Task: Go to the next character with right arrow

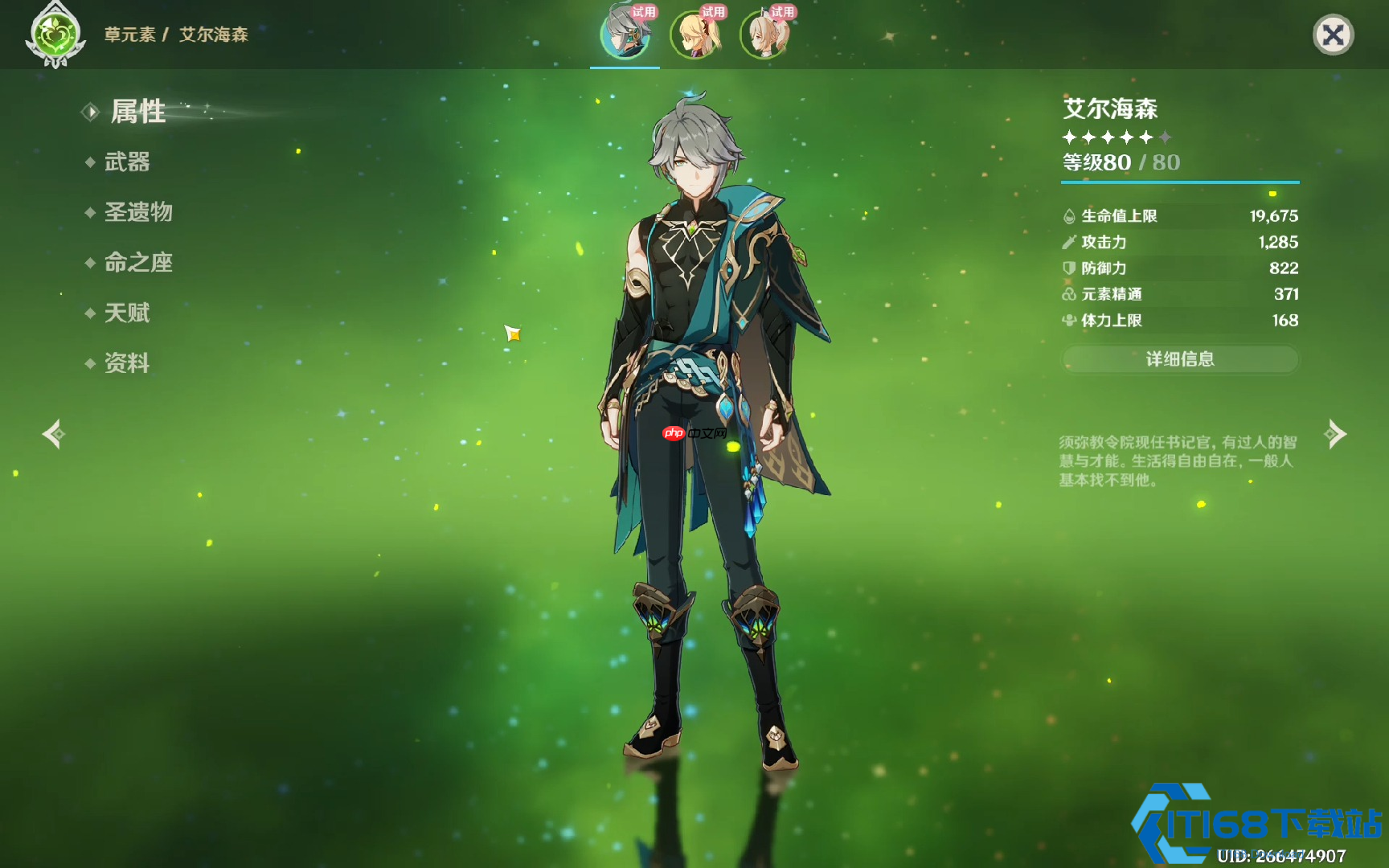Action: click(x=1336, y=434)
